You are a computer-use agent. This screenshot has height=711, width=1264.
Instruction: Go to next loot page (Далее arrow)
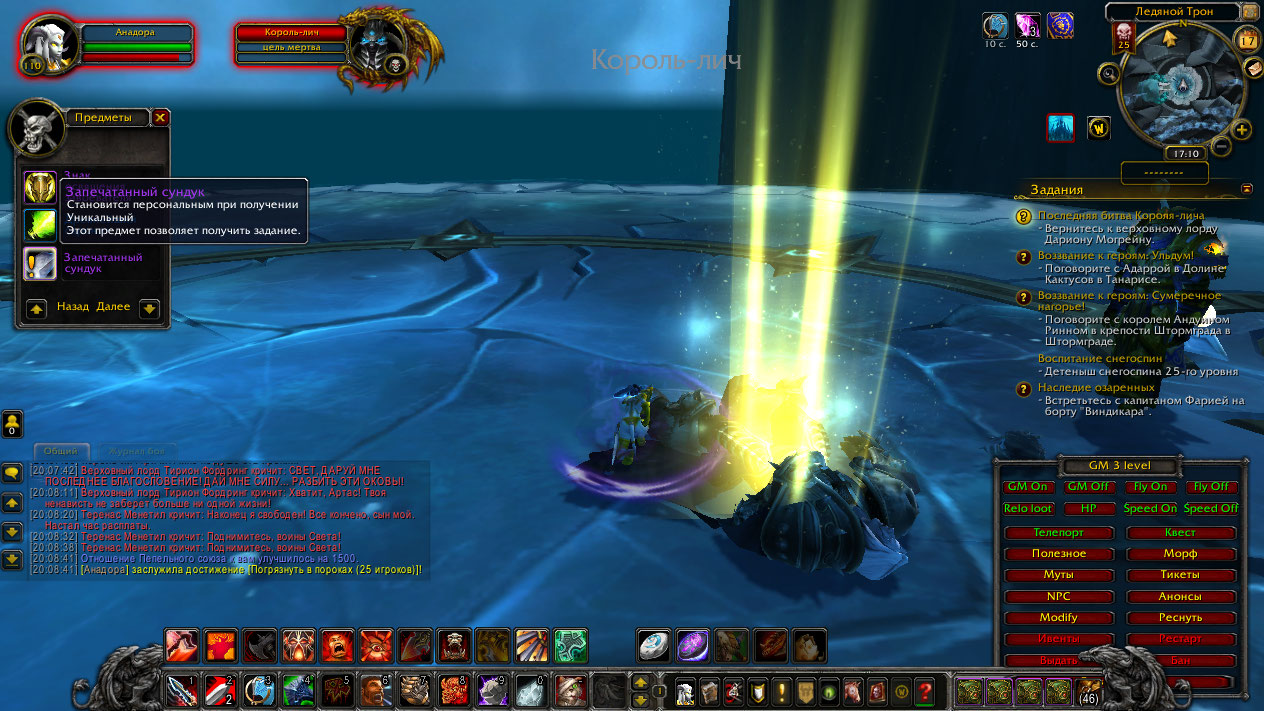pyautogui.click(x=149, y=308)
